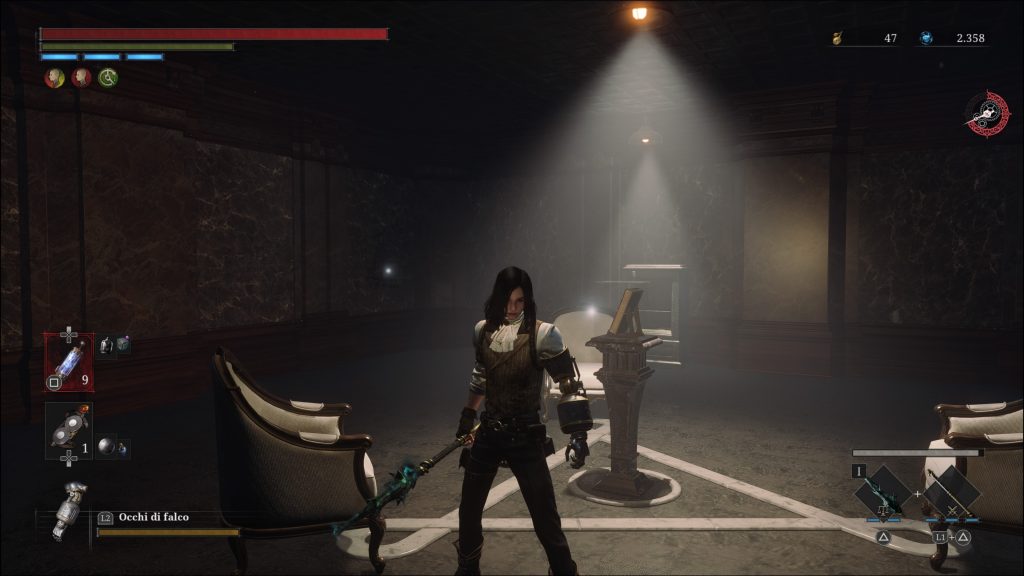Select the small cube item next to upper belt
Image resolution: width=1024 pixels, height=576 pixels.
point(123,345)
